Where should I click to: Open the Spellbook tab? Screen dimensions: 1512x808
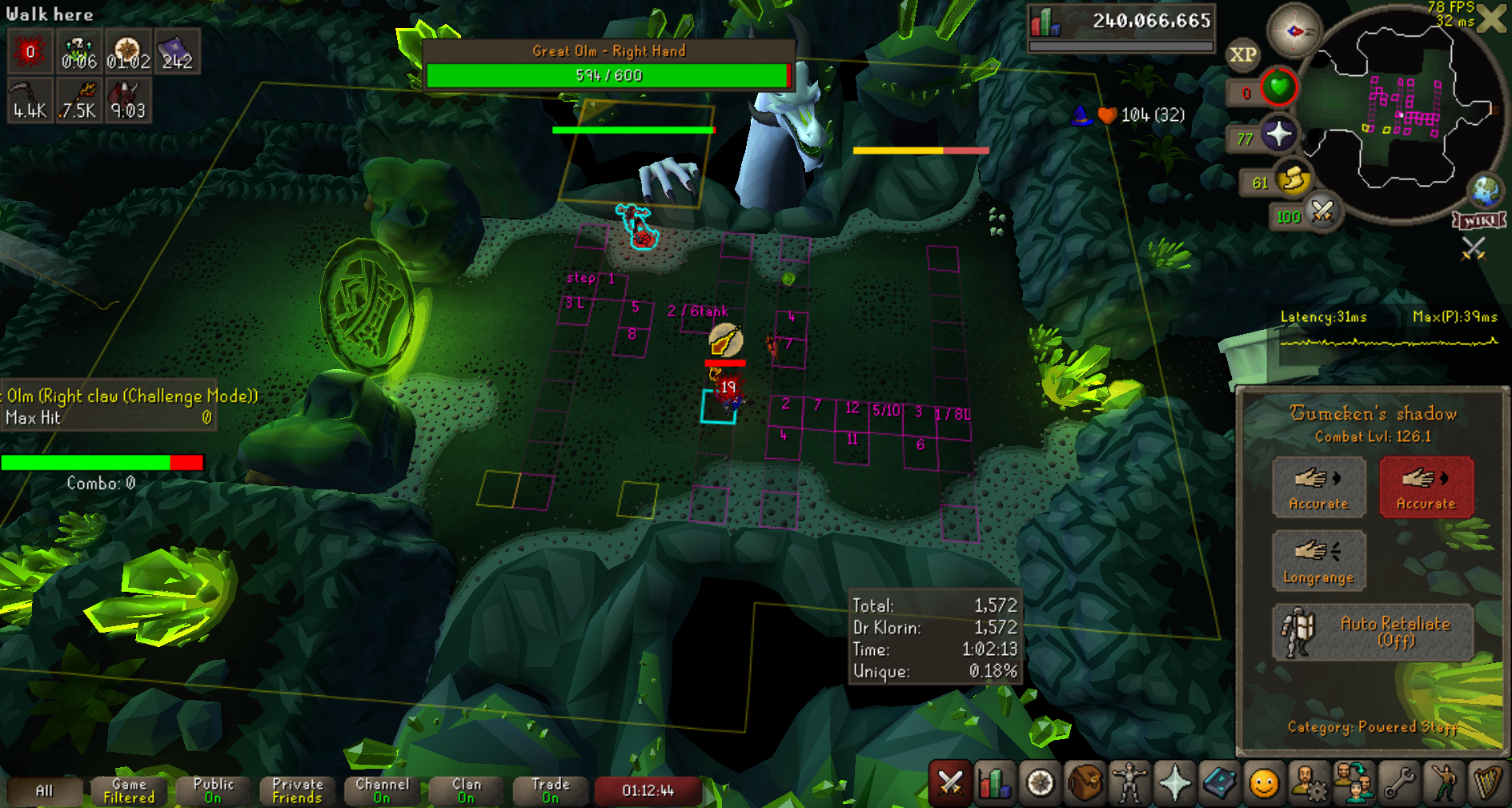click(x=1219, y=782)
